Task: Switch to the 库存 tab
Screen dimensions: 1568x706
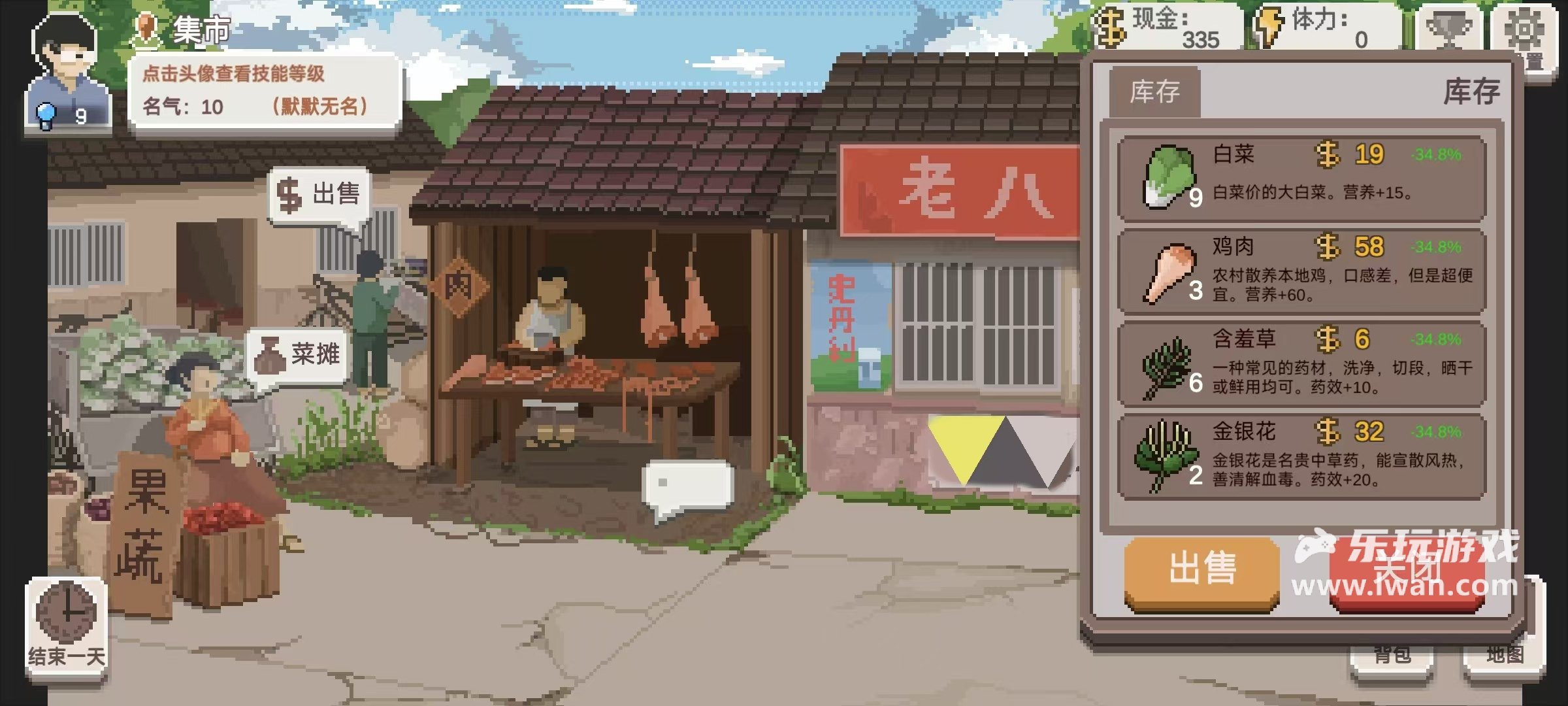Action: point(1156,92)
